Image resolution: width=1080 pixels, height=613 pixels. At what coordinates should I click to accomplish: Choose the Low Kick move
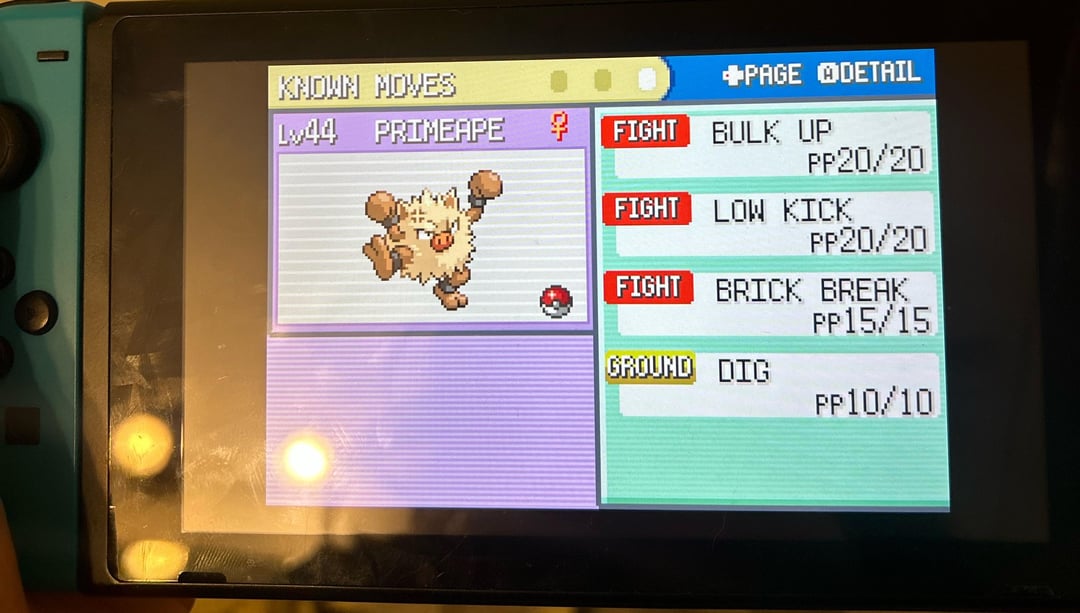[772, 223]
